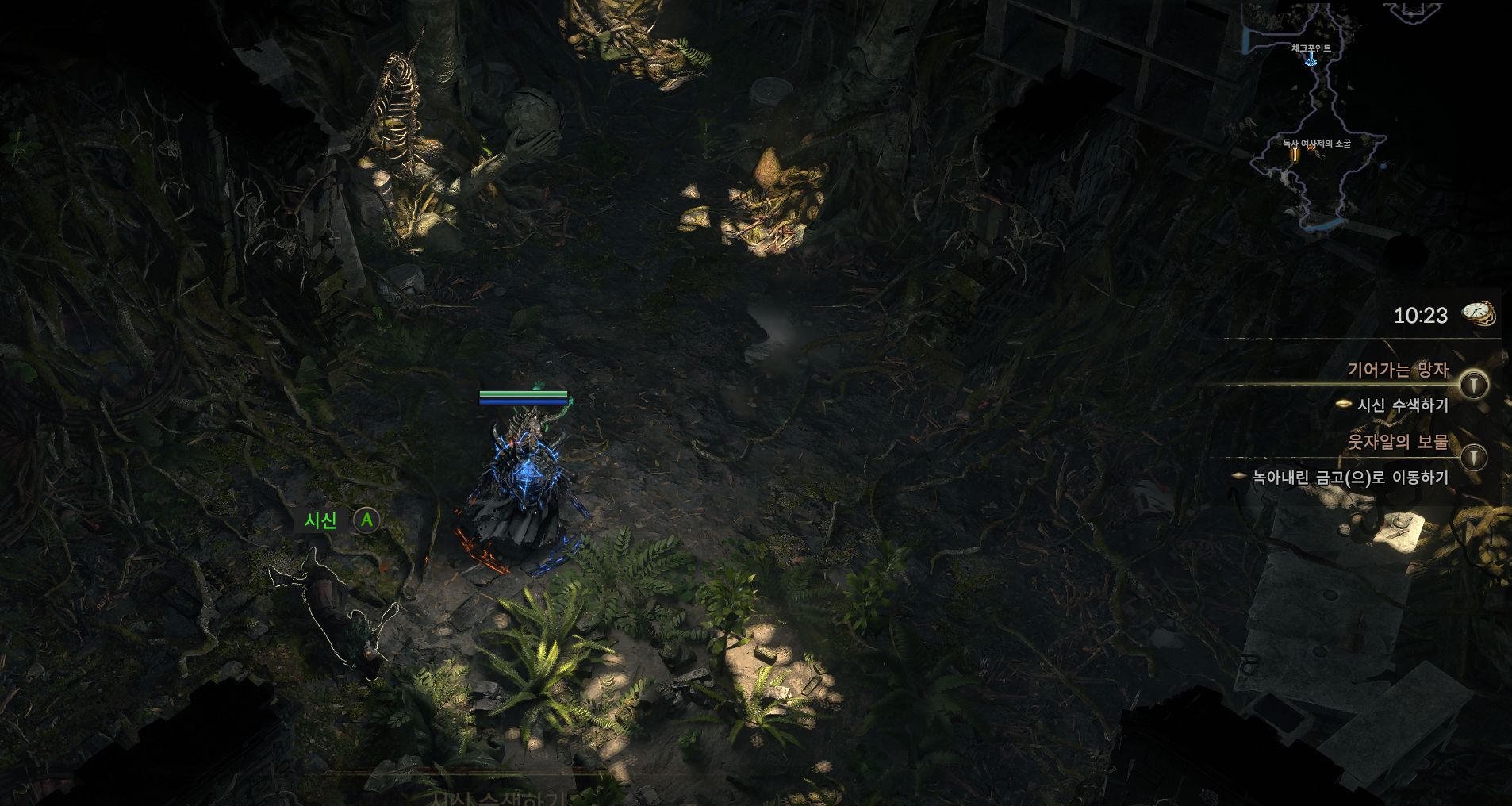
Task: Click the 체크포인트 checkpoint marker on the minimap
Action: (x=1311, y=59)
